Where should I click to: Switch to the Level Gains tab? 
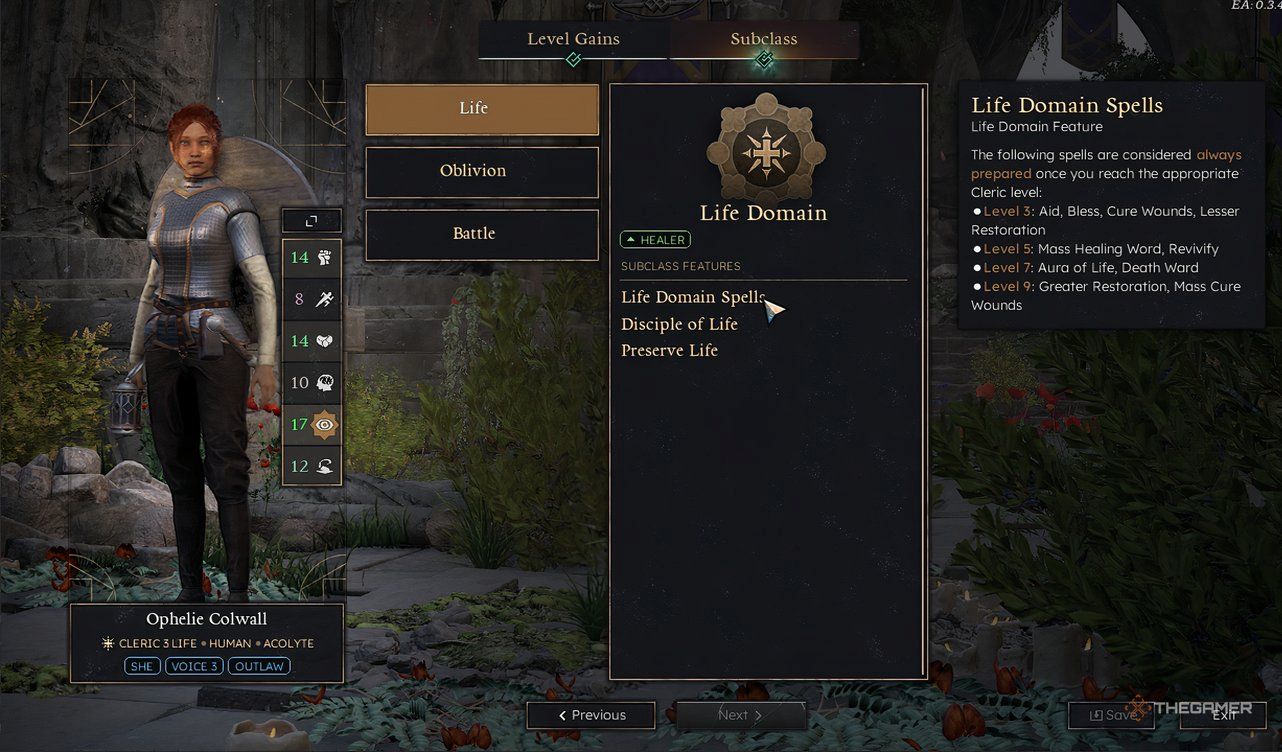coord(573,40)
